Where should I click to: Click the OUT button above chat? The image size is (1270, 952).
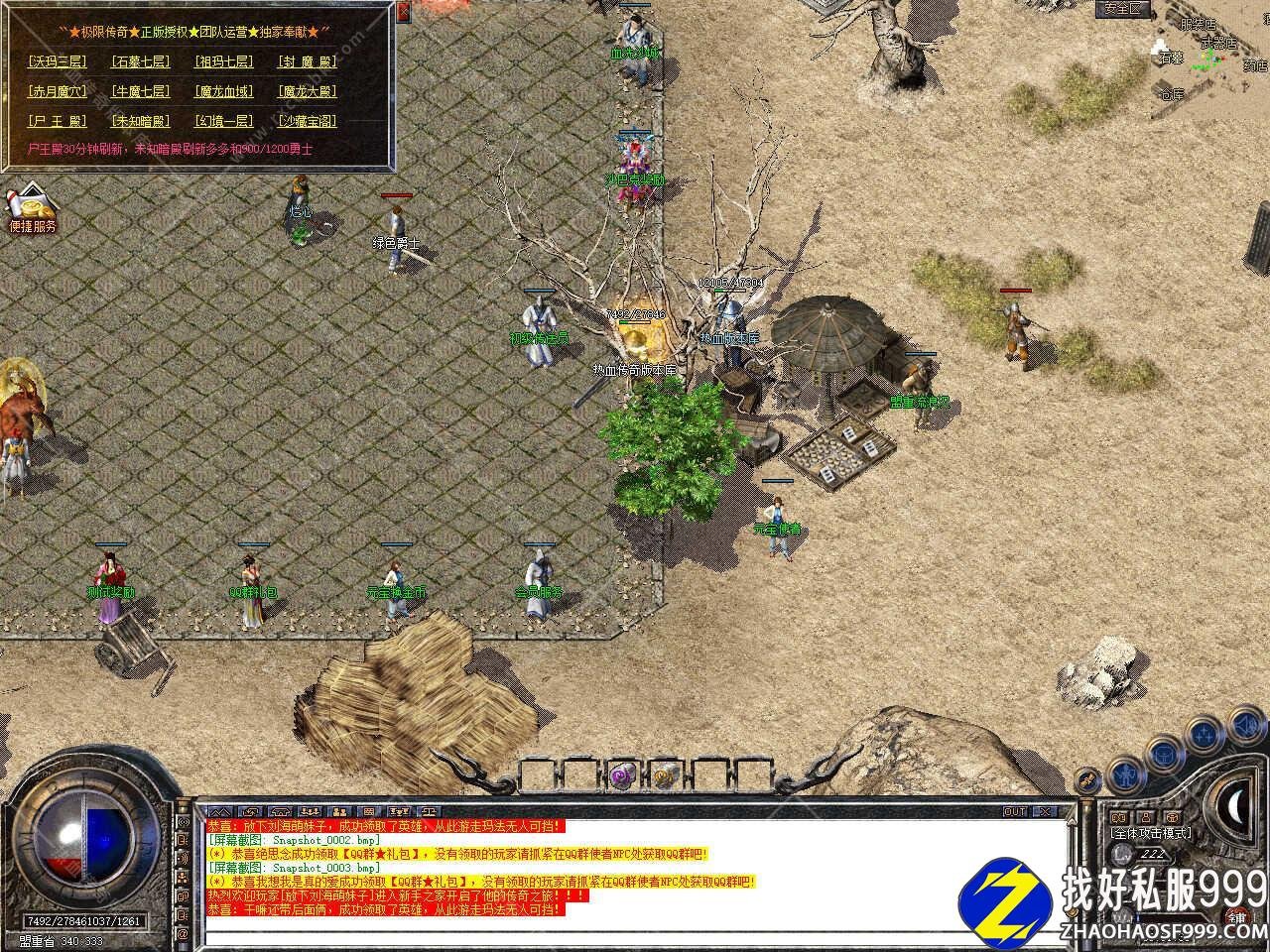[1015, 811]
